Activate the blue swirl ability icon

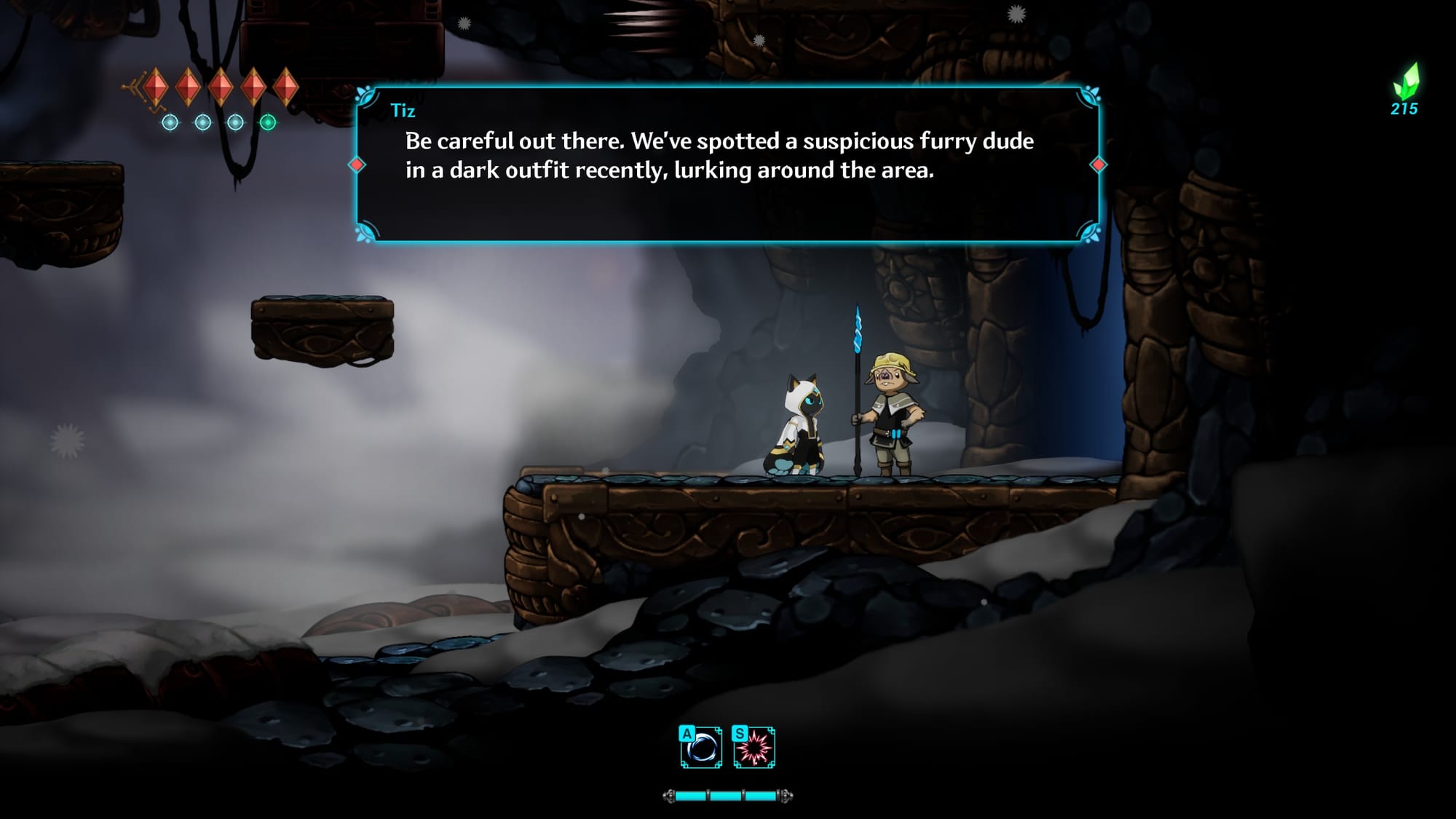[701, 747]
